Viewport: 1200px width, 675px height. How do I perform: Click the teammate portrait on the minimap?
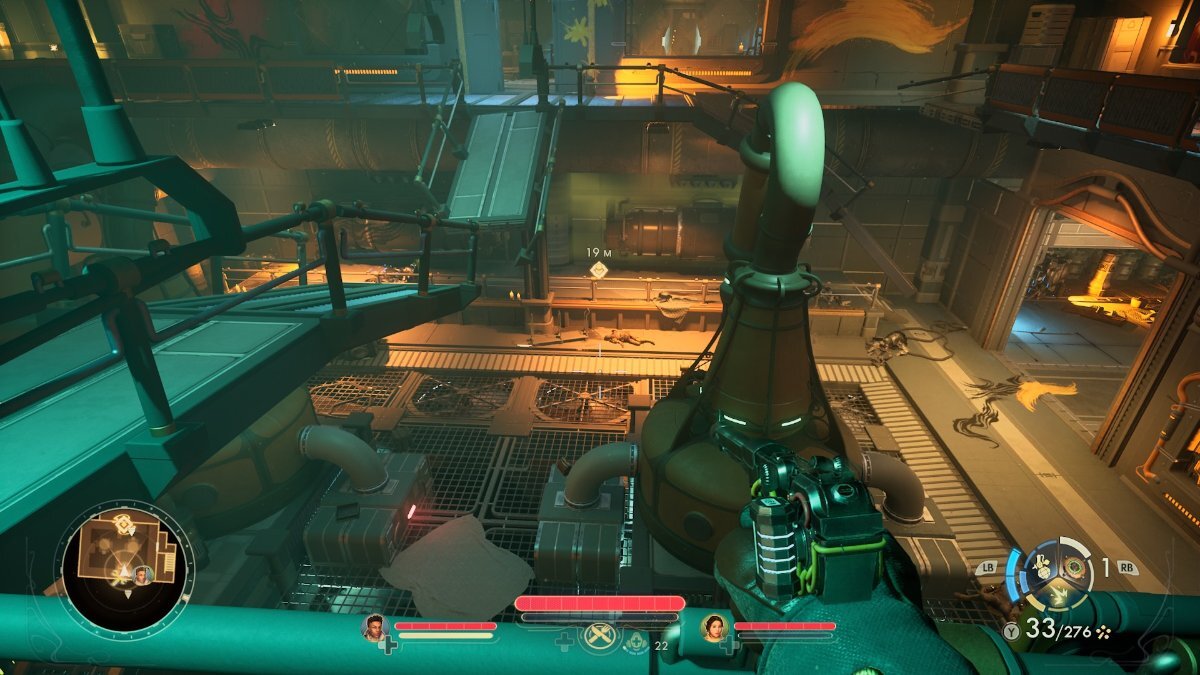(x=143, y=574)
